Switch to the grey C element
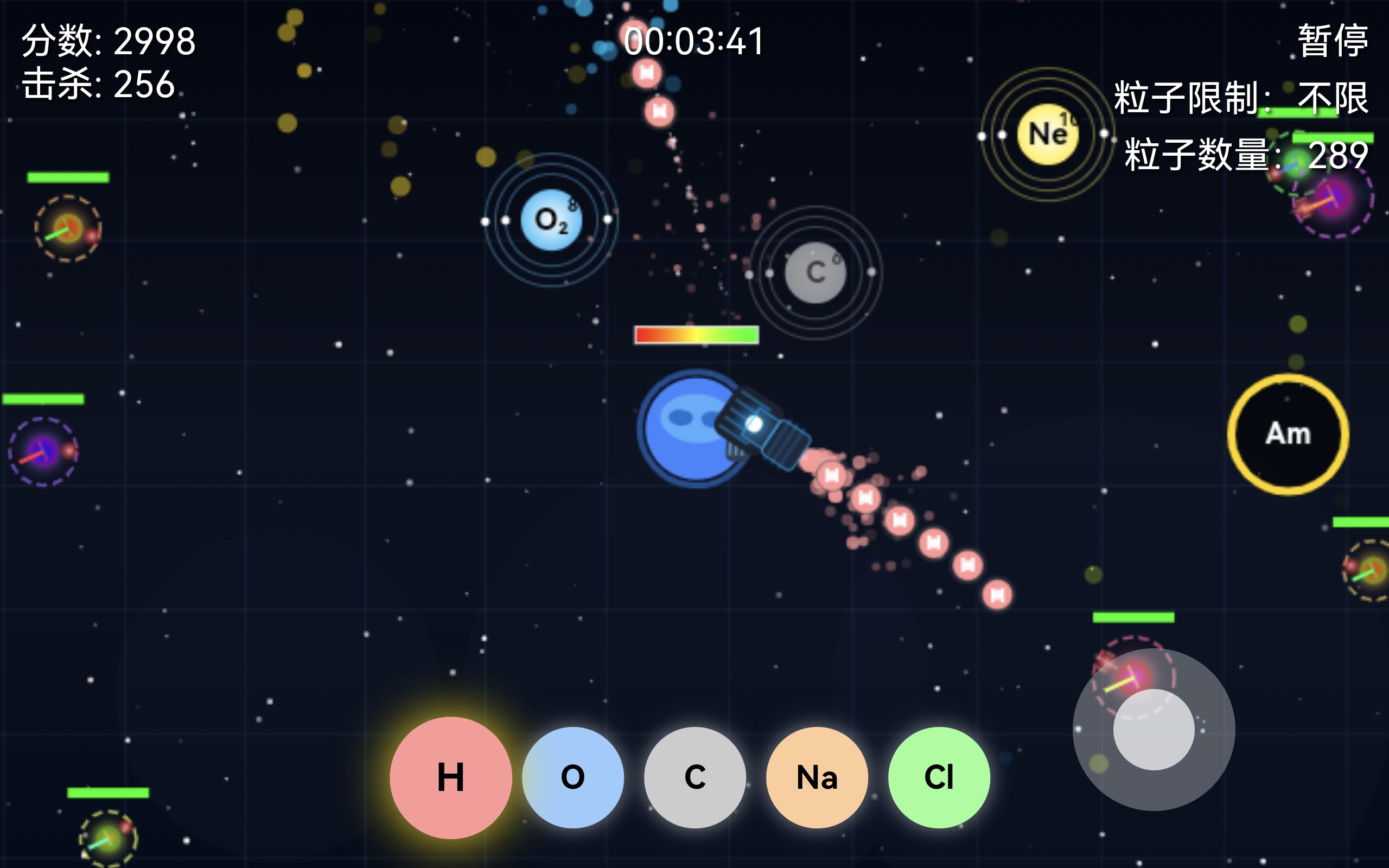Viewport: 1389px width, 868px height. [x=694, y=777]
